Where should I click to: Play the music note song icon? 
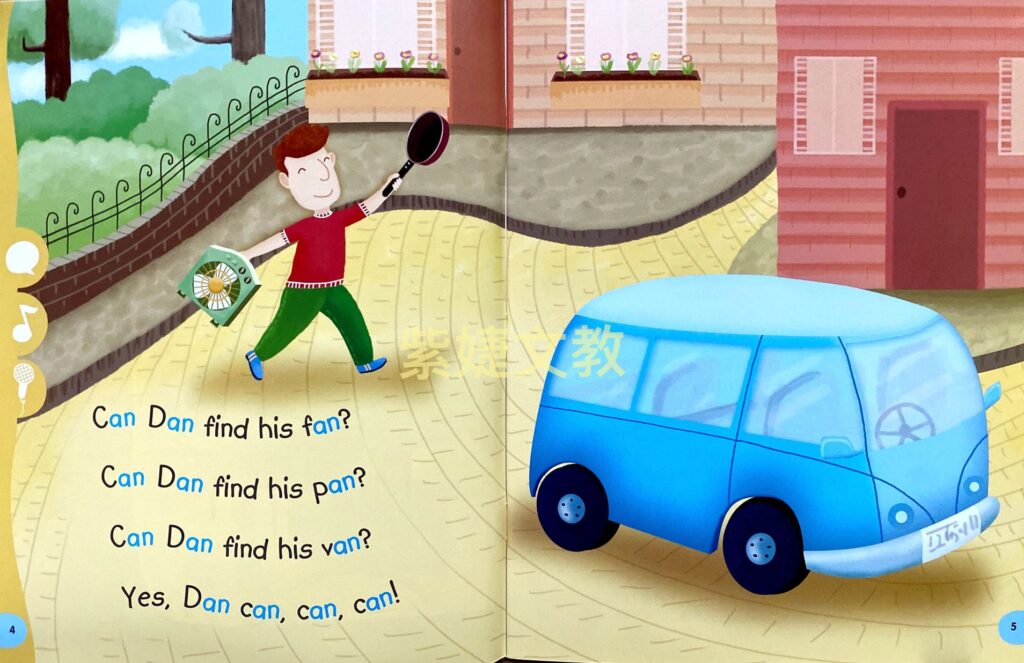click(x=23, y=322)
